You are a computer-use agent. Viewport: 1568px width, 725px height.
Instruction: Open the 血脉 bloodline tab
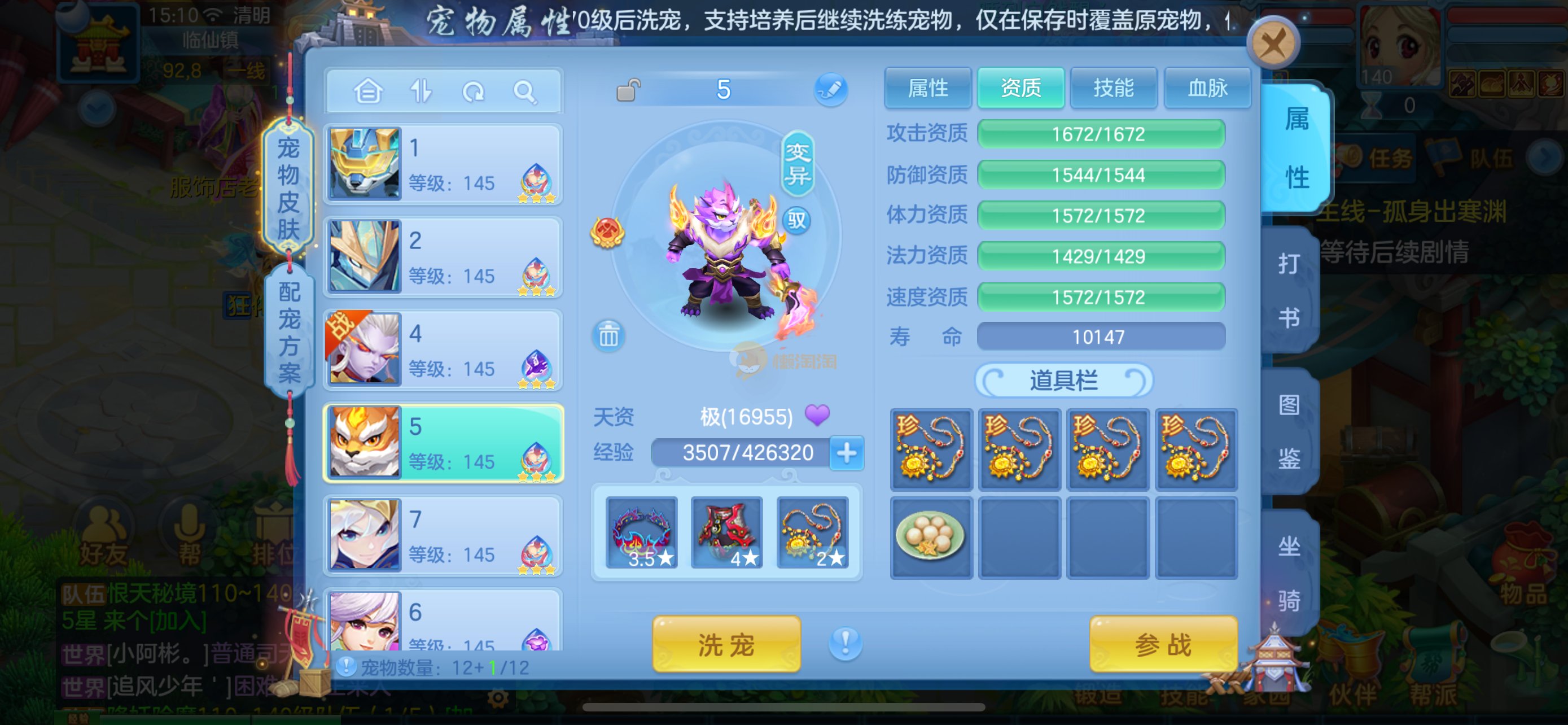pos(1207,88)
